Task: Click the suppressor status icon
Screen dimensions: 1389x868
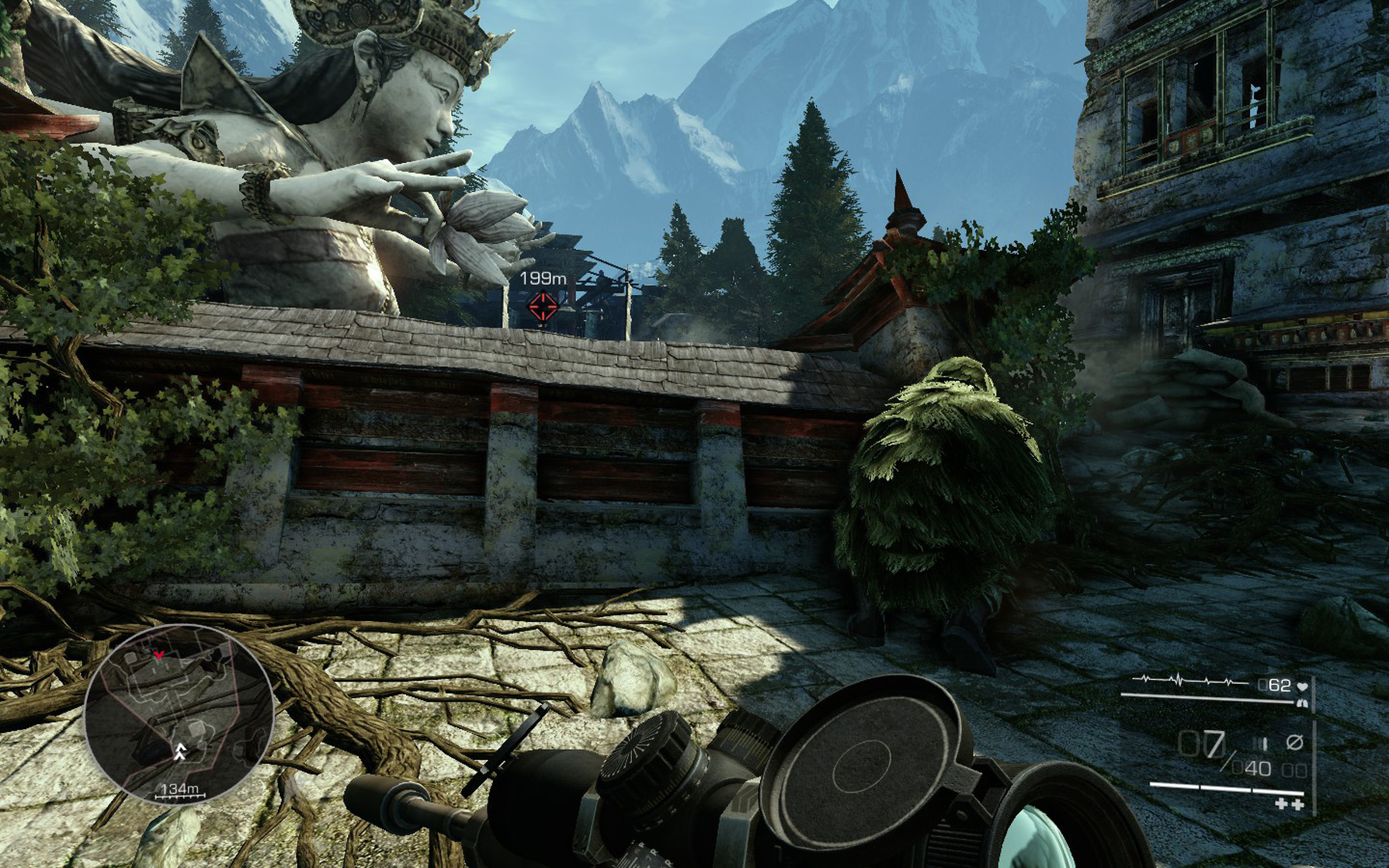Action: coord(1294,742)
